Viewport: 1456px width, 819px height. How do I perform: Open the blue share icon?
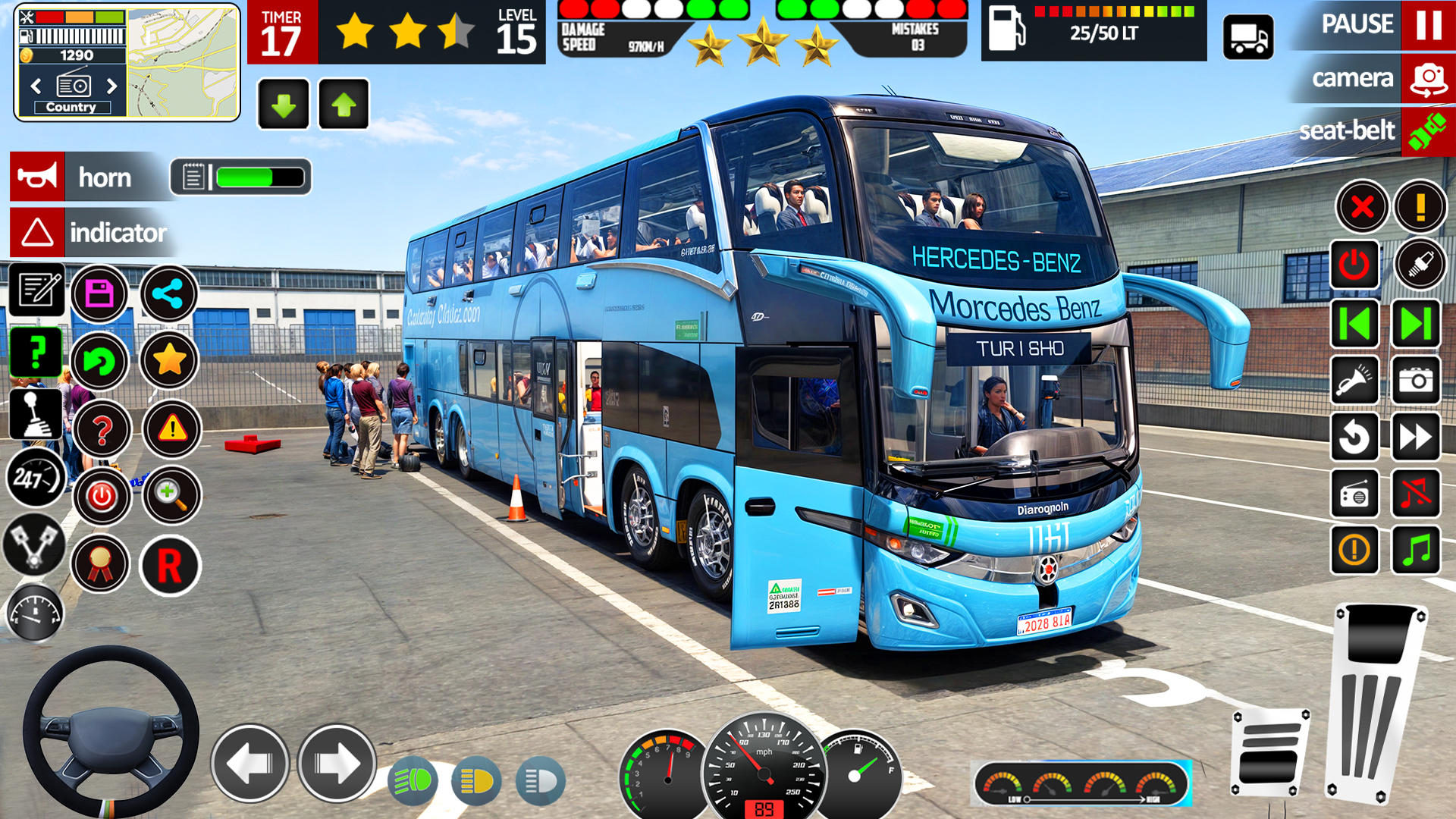click(x=168, y=293)
